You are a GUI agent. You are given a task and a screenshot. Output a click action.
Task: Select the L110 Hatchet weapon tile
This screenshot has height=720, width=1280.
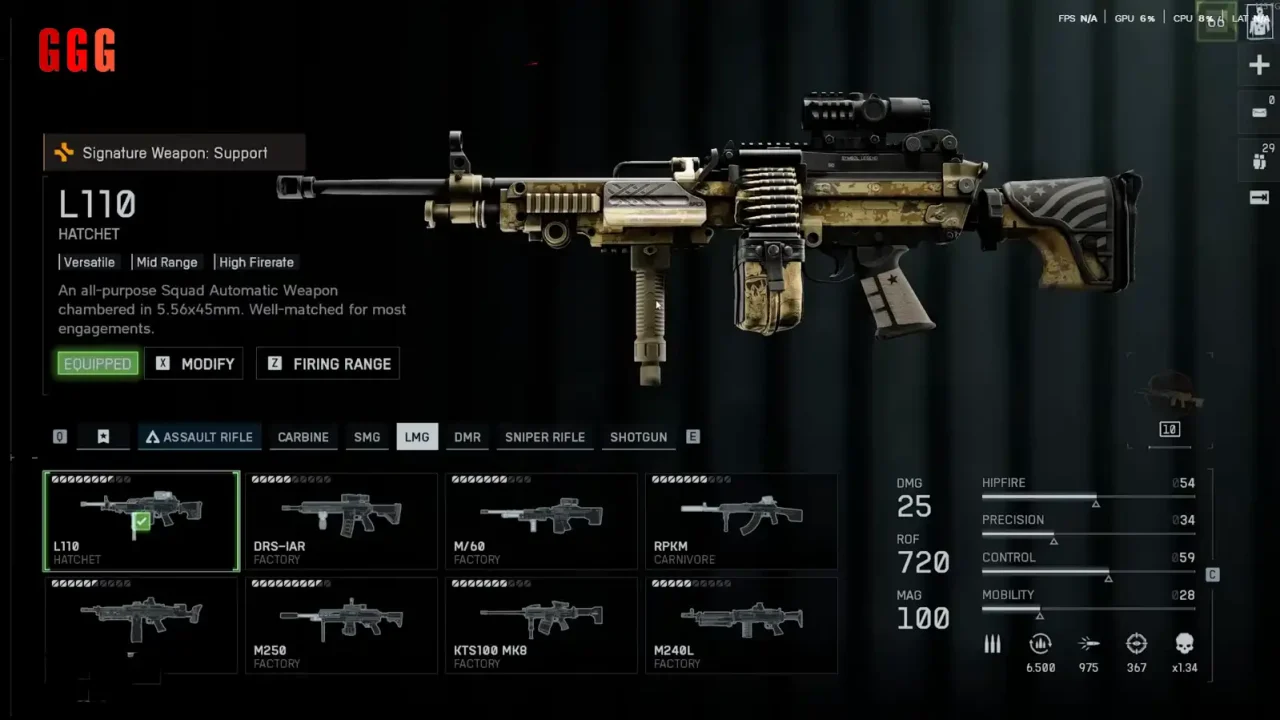[x=141, y=521]
